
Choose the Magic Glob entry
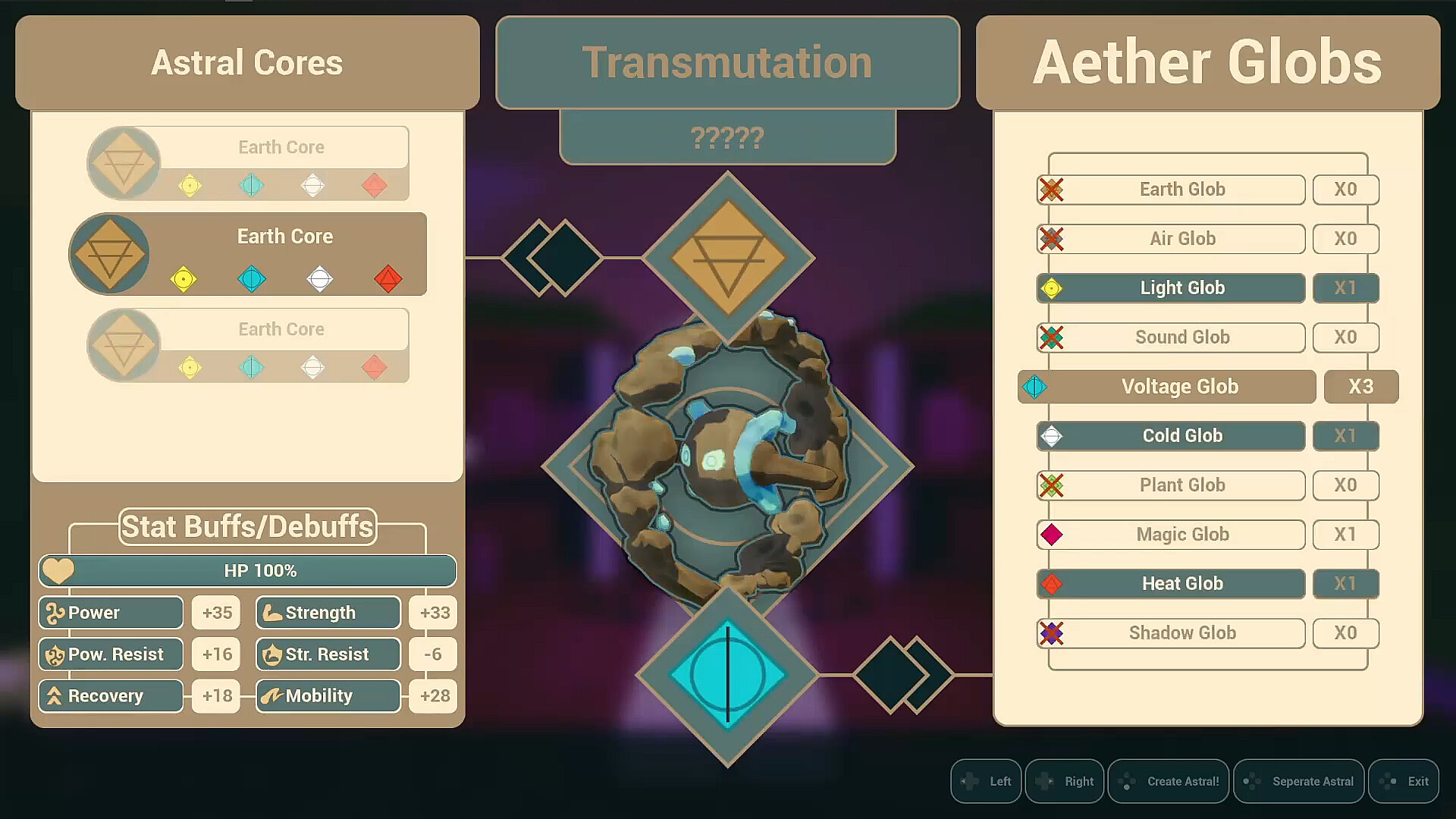coord(1181,535)
